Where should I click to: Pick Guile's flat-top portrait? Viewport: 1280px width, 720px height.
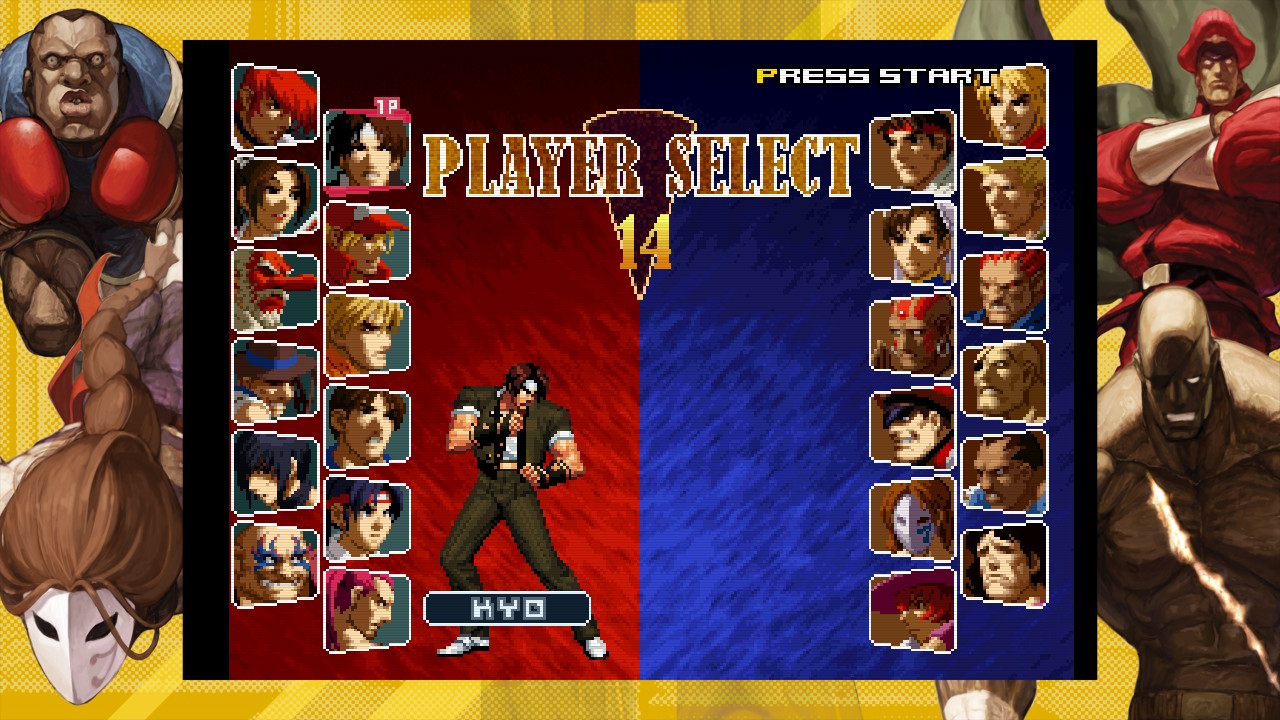tap(1004, 198)
